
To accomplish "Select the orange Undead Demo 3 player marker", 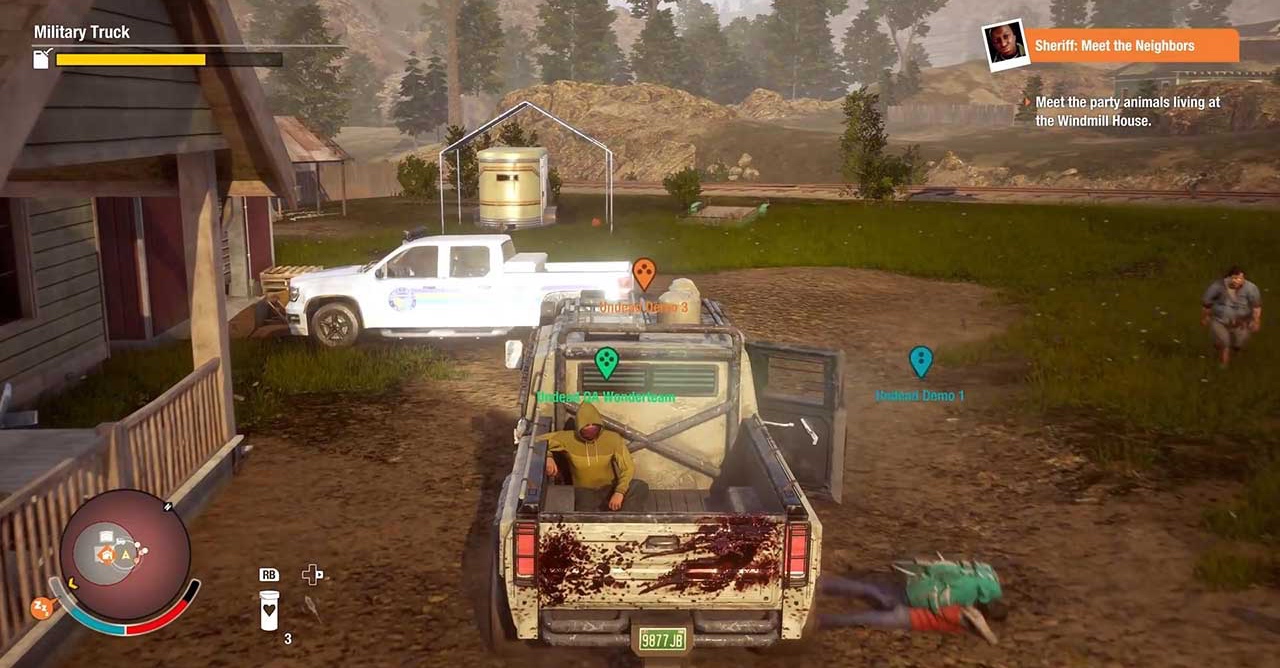I will coord(644,272).
